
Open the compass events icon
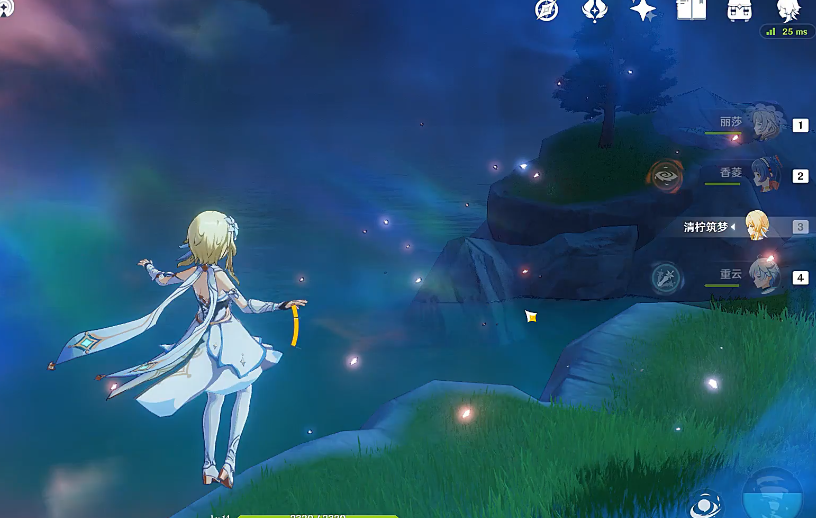pos(546,11)
